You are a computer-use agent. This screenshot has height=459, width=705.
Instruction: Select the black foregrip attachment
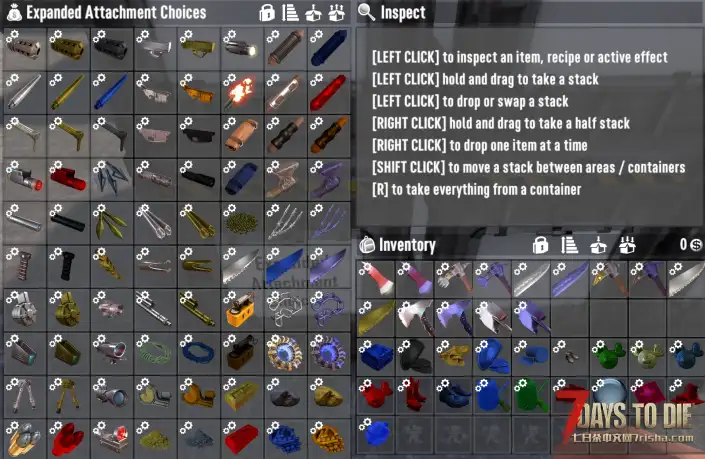tap(67, 265)
